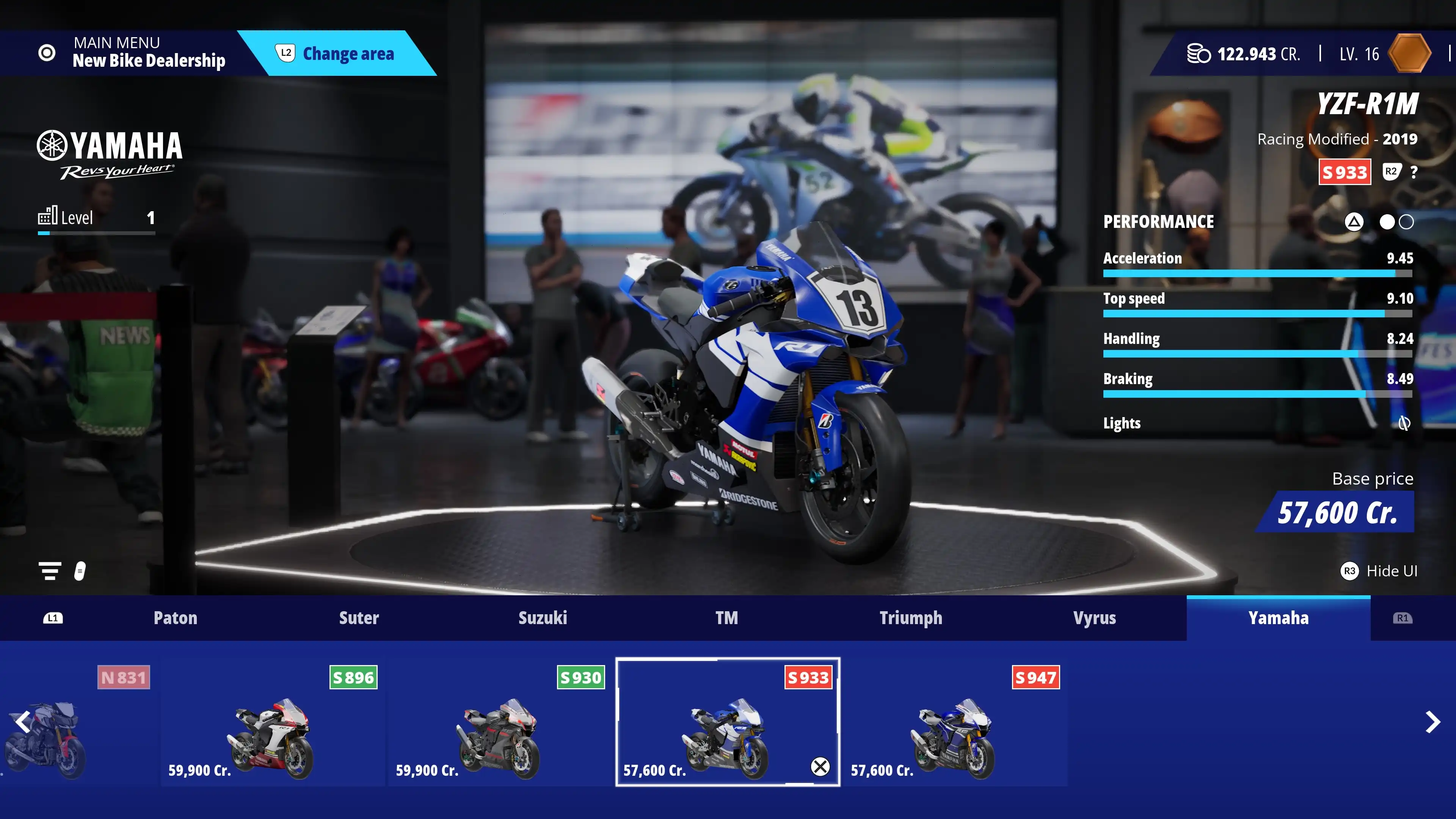Switch to second performance page dot
1456x819 pixels.
(x=1406, y=222)
